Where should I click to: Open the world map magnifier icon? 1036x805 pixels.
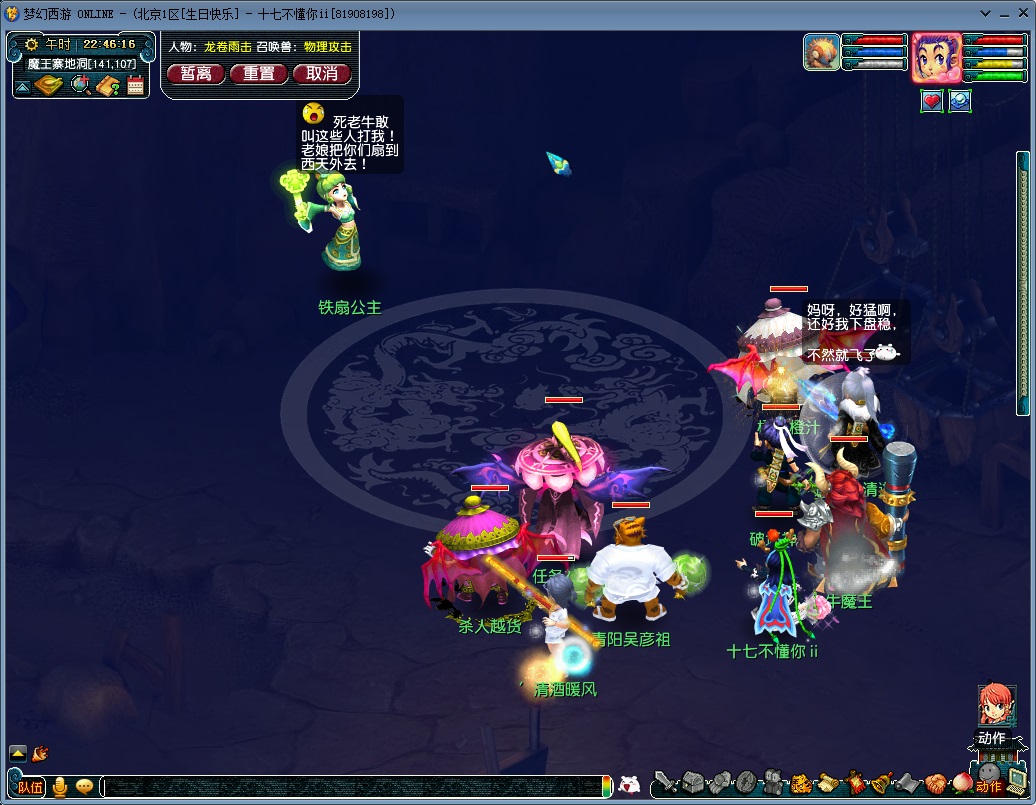coord(81,86)
